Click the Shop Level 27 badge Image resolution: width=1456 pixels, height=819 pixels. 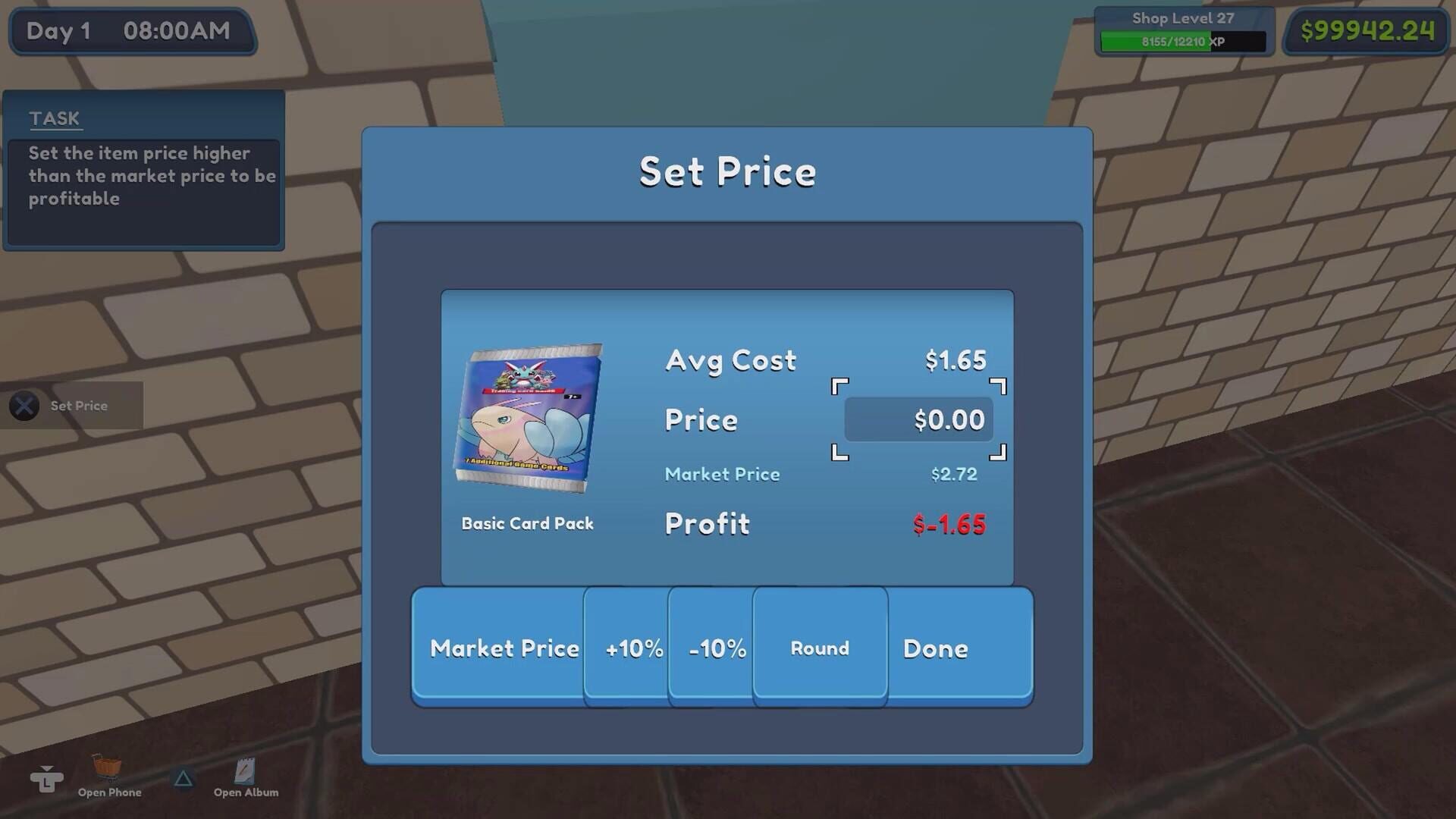pyautogui.click(x=1181, y=18)
